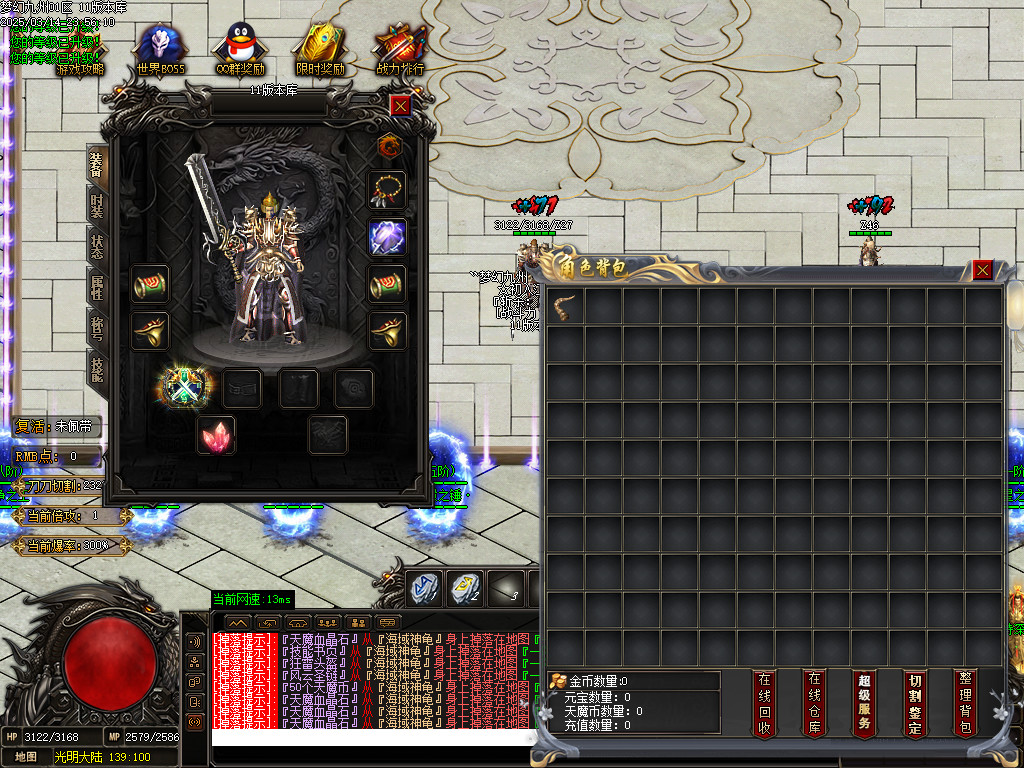Screen dimensions: 1024x768
Task: Close the character equipment panel
Action: pos(400,105)
